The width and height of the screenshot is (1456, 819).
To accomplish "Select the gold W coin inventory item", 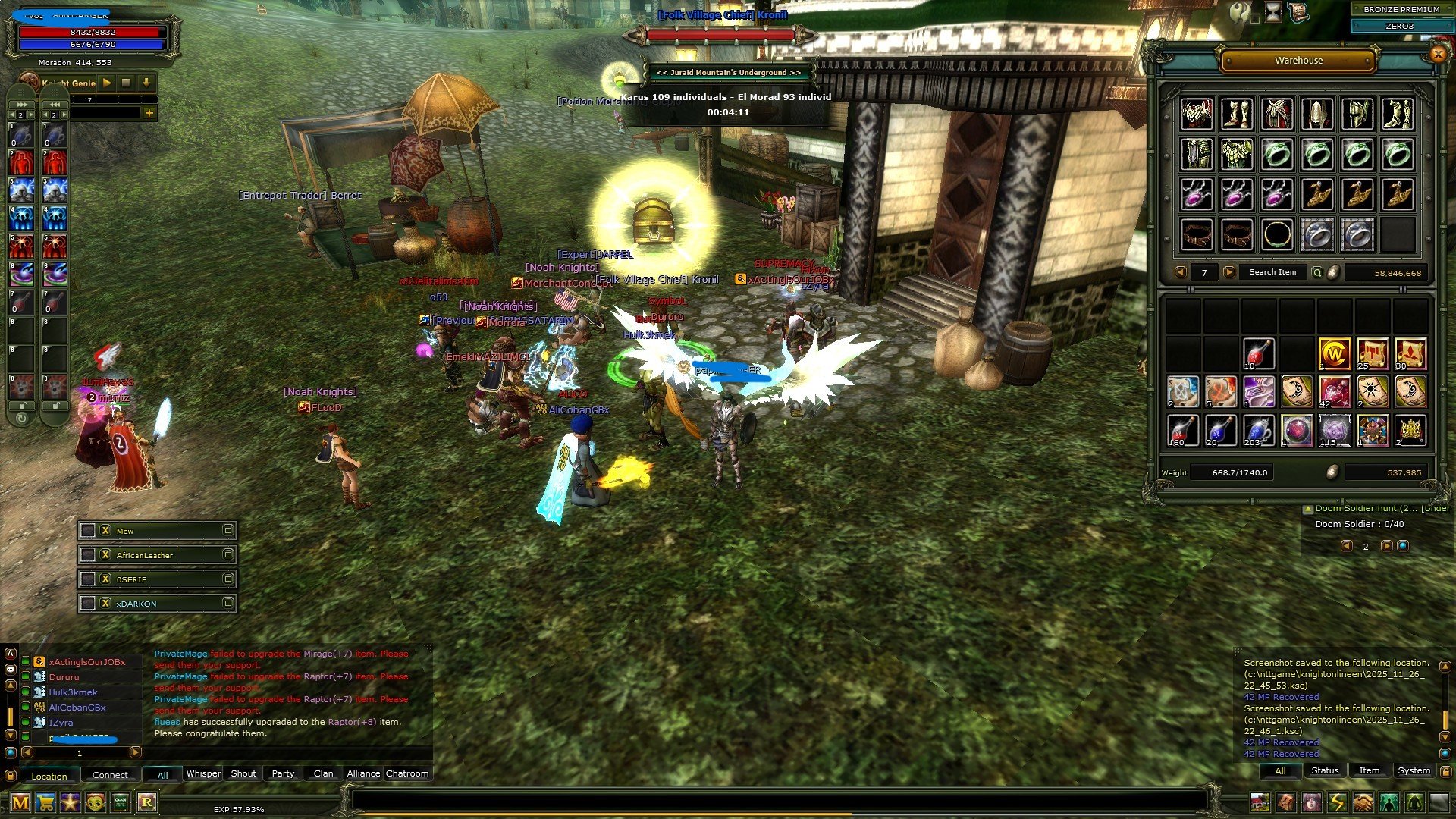I will (x=1334, y=353).
